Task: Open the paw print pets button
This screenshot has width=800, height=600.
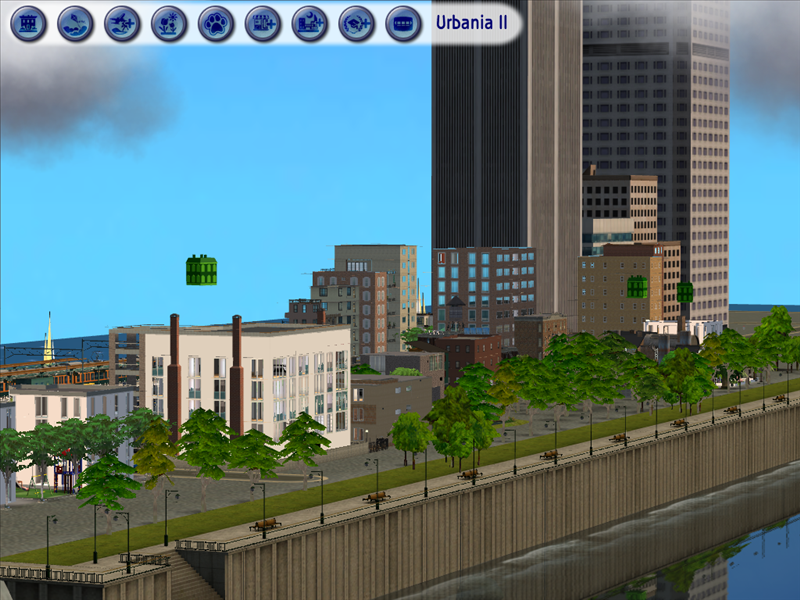Action: pyautogui.click(x=216, y=23)
